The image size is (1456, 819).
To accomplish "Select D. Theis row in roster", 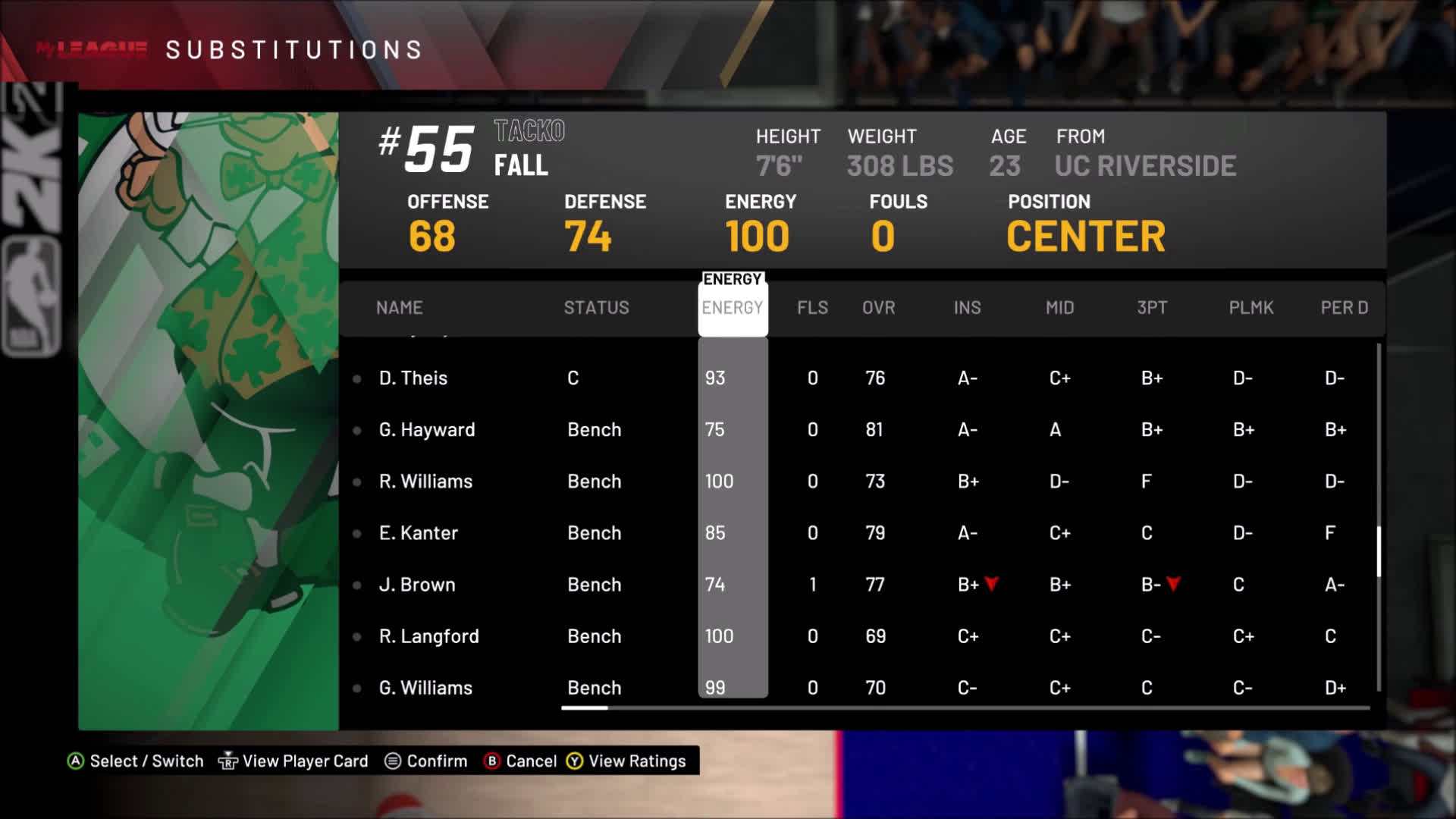I will 413,378.
